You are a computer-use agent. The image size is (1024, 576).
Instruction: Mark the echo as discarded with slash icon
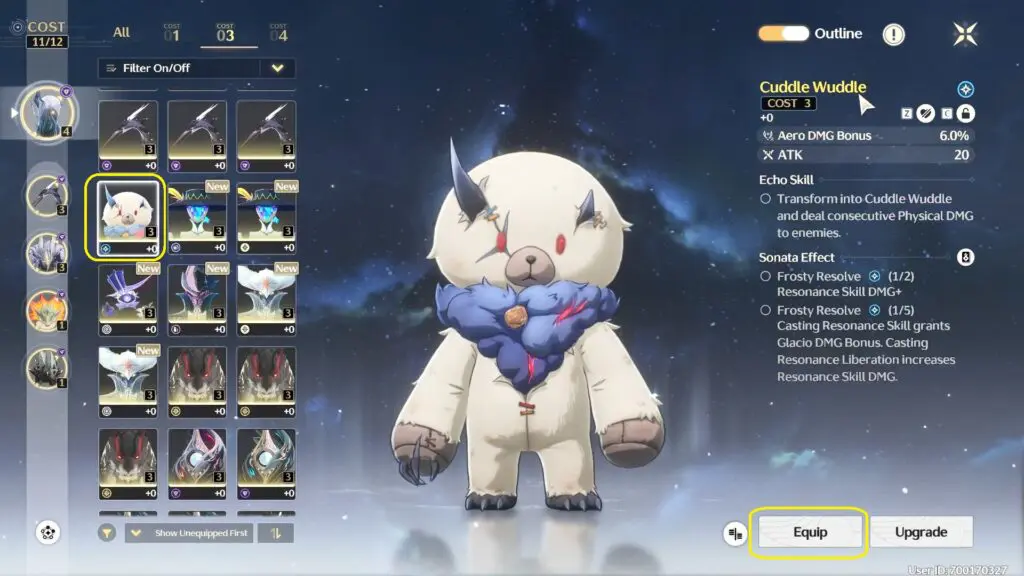click(x=926, y=114)
